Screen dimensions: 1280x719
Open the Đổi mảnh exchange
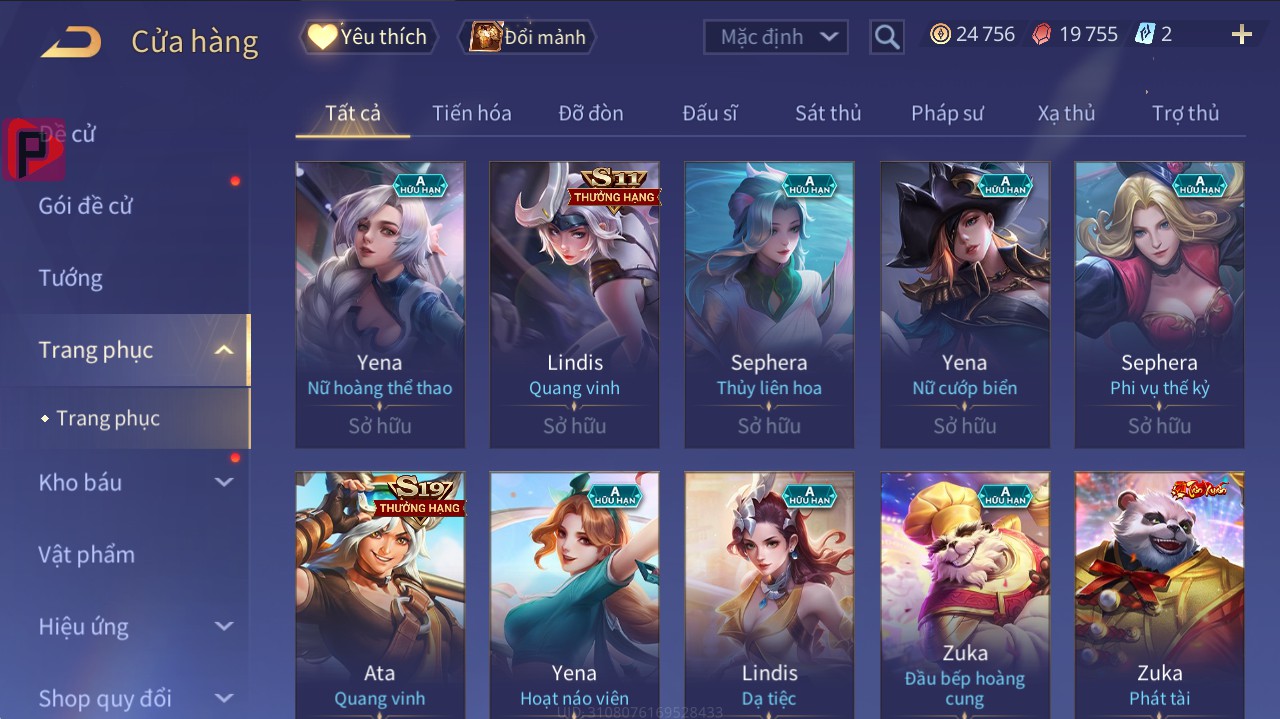[528, 37]
